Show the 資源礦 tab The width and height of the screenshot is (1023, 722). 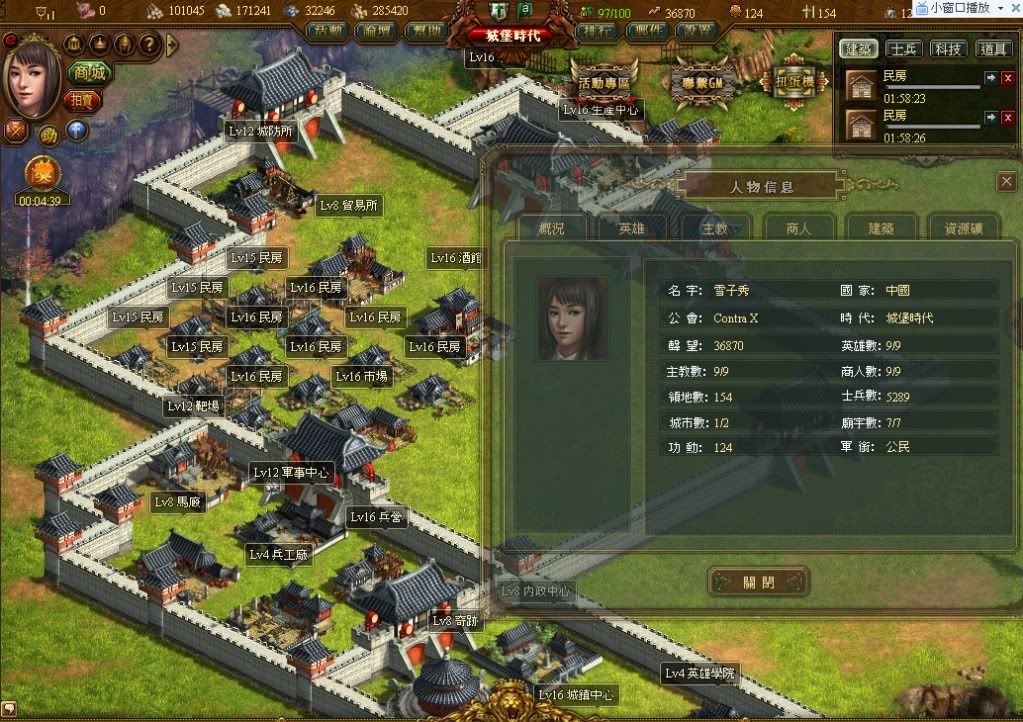coord(963,228)
